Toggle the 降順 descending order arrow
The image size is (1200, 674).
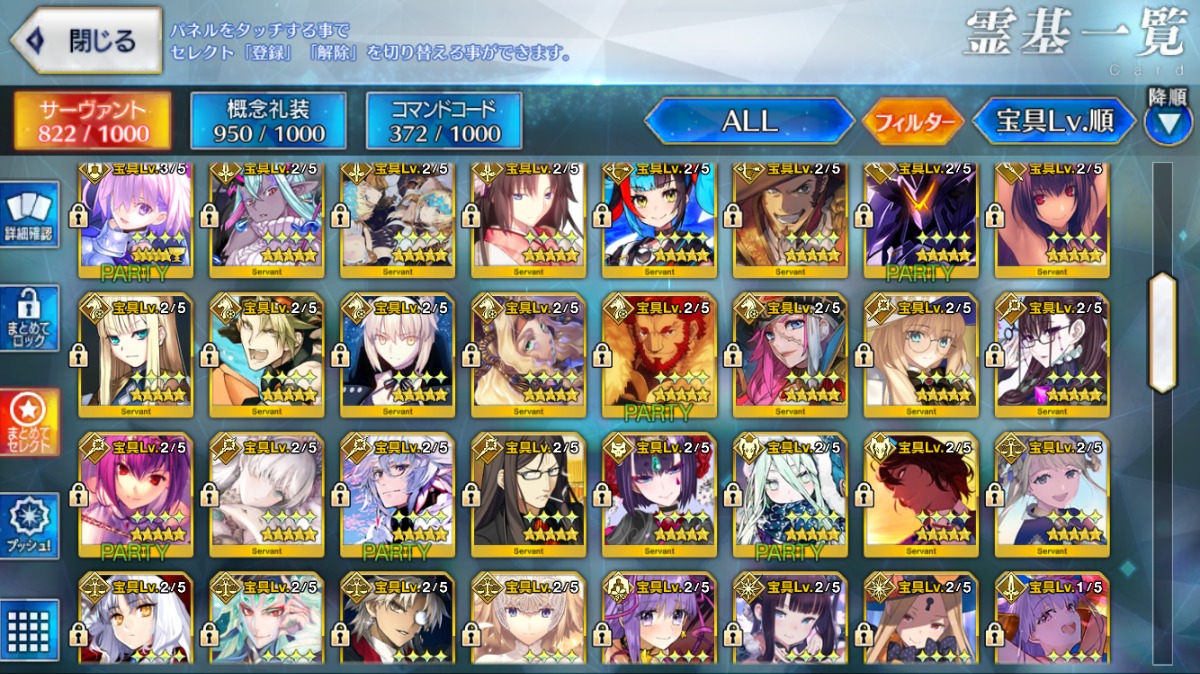[x=1168, y=122]
